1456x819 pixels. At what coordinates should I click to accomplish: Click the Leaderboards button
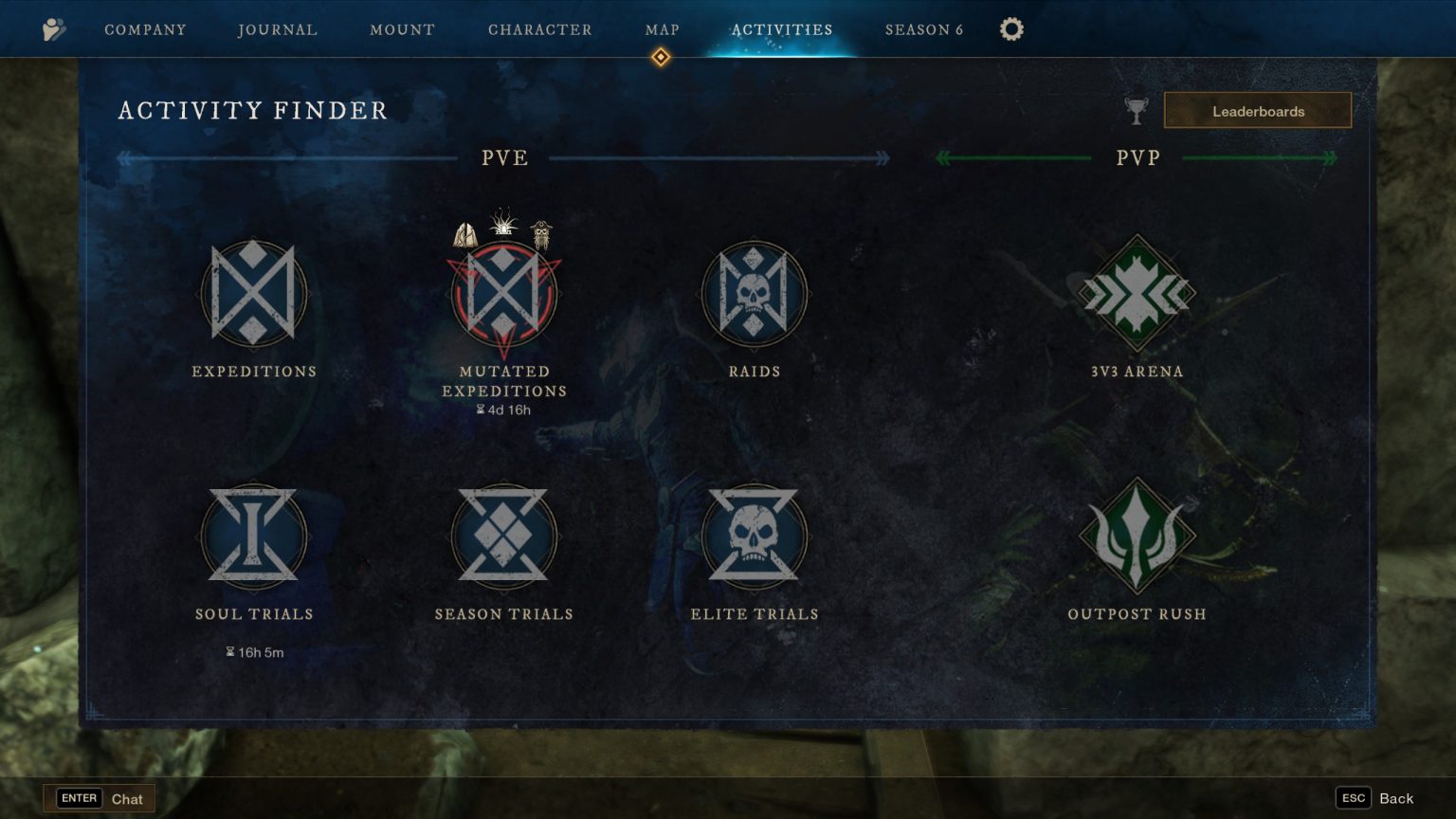click(x=1258, y=110)
